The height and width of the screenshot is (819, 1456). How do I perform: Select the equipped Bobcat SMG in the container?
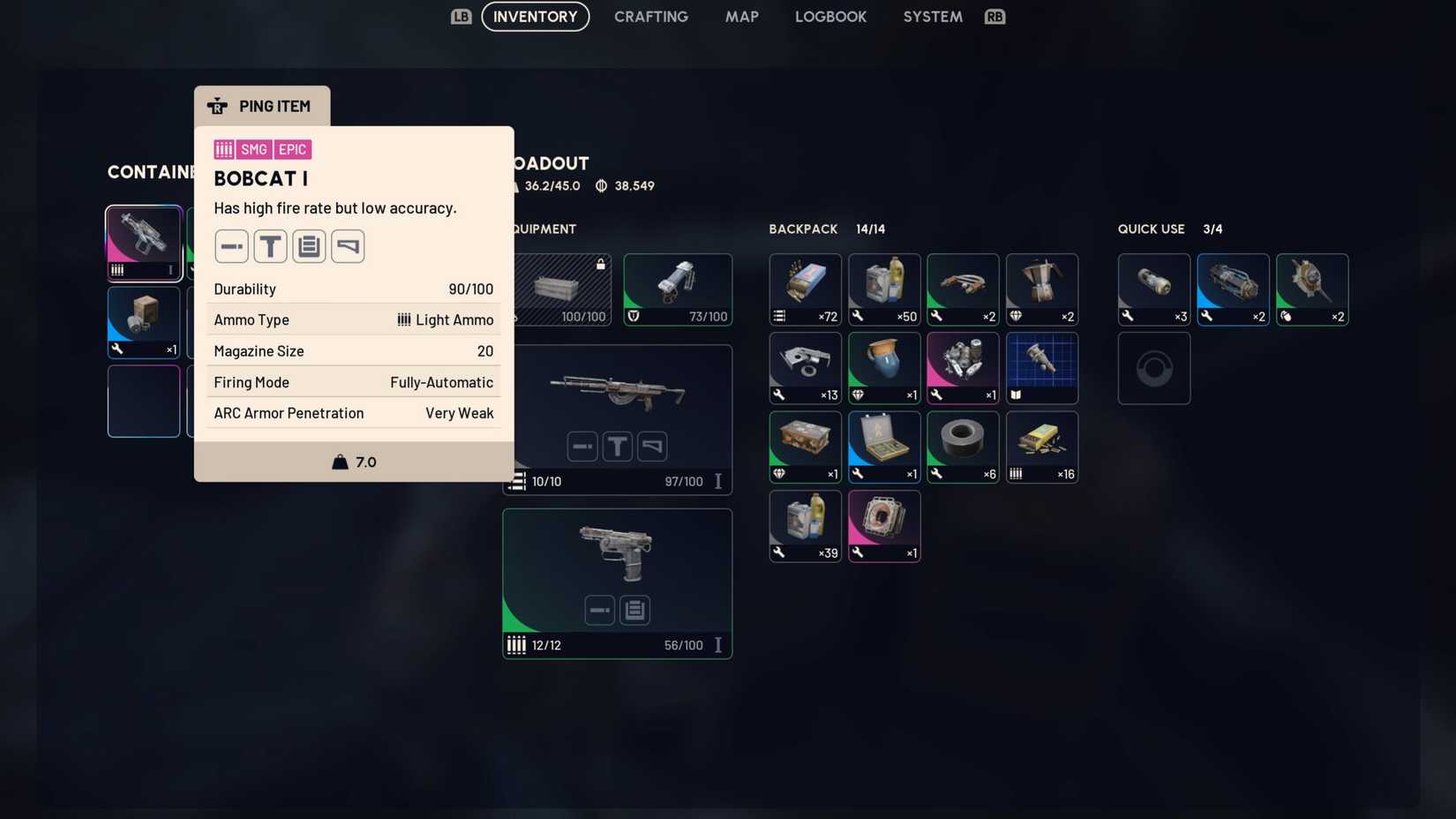pos(144,241)
